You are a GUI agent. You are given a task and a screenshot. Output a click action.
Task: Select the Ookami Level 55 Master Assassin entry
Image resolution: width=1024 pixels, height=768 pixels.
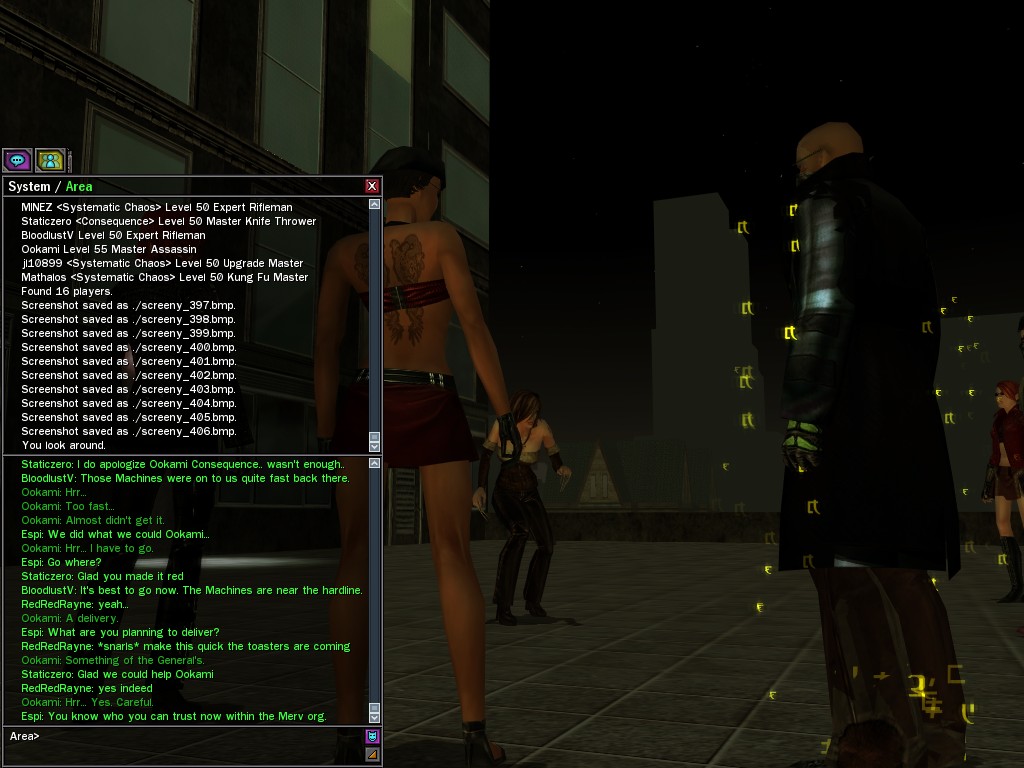click(109, 249)
